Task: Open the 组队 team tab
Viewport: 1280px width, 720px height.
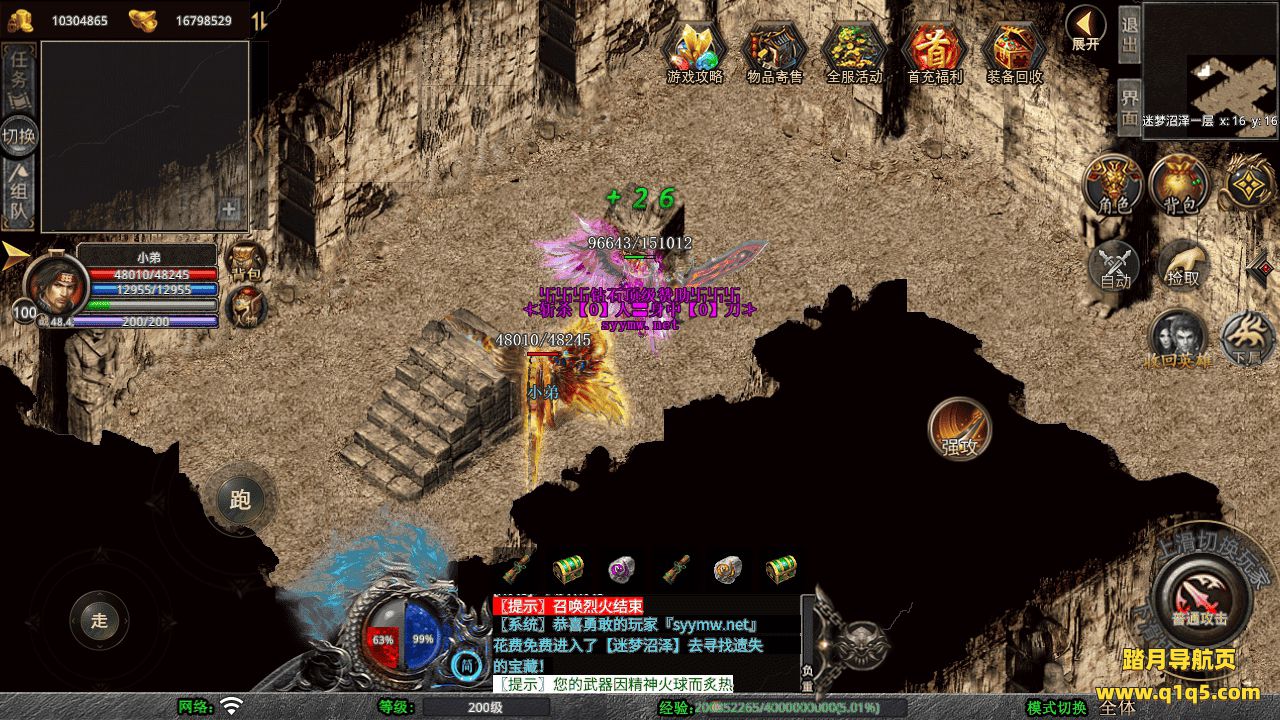Action: (19, 194)
